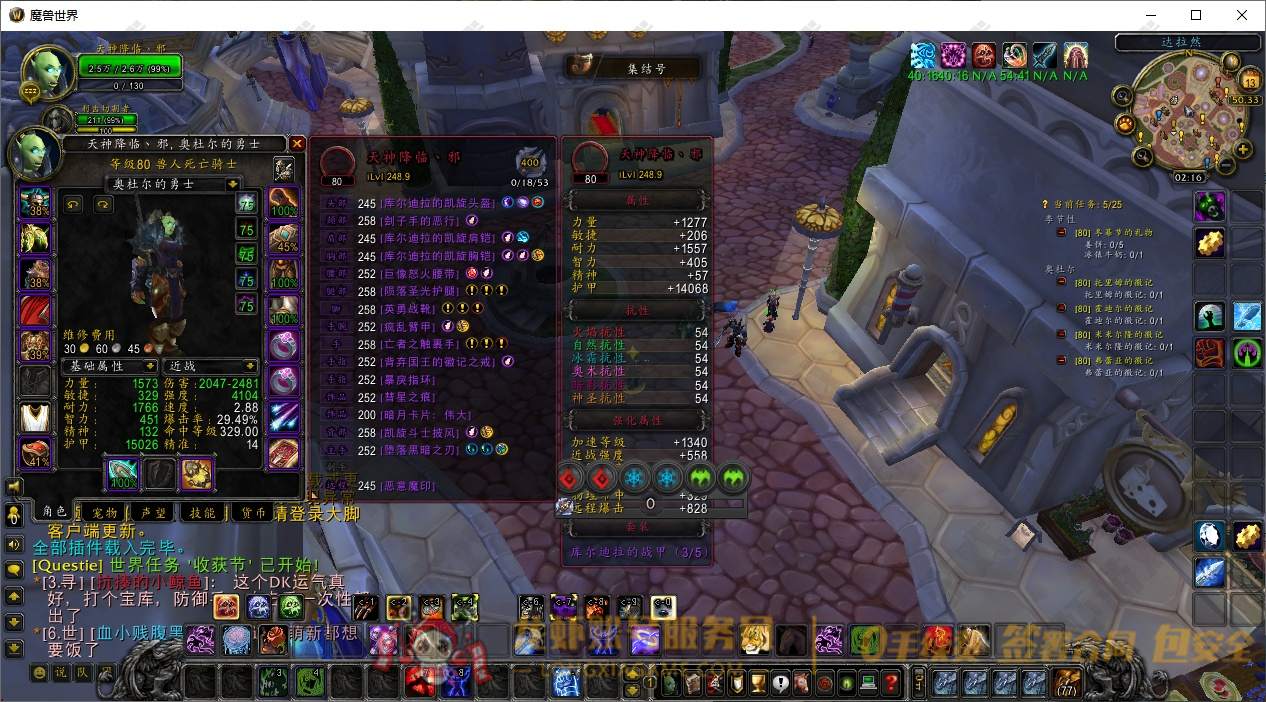Viewport: 1266px width, 702px height.
Task: Click the 说 (Say) chat channel button
Action: tap(61, 673)
